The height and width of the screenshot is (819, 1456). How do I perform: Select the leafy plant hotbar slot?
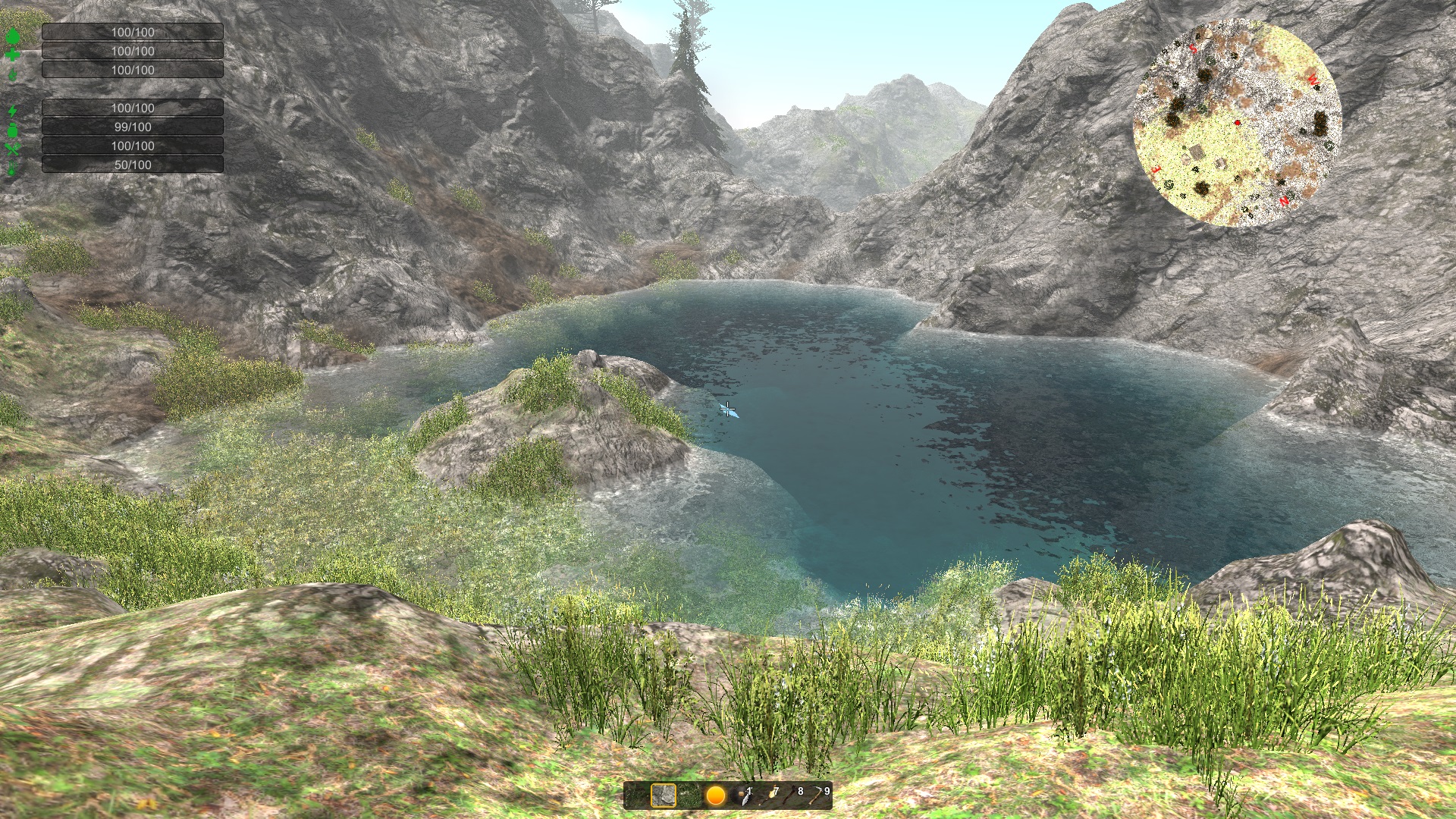[690, 796]
